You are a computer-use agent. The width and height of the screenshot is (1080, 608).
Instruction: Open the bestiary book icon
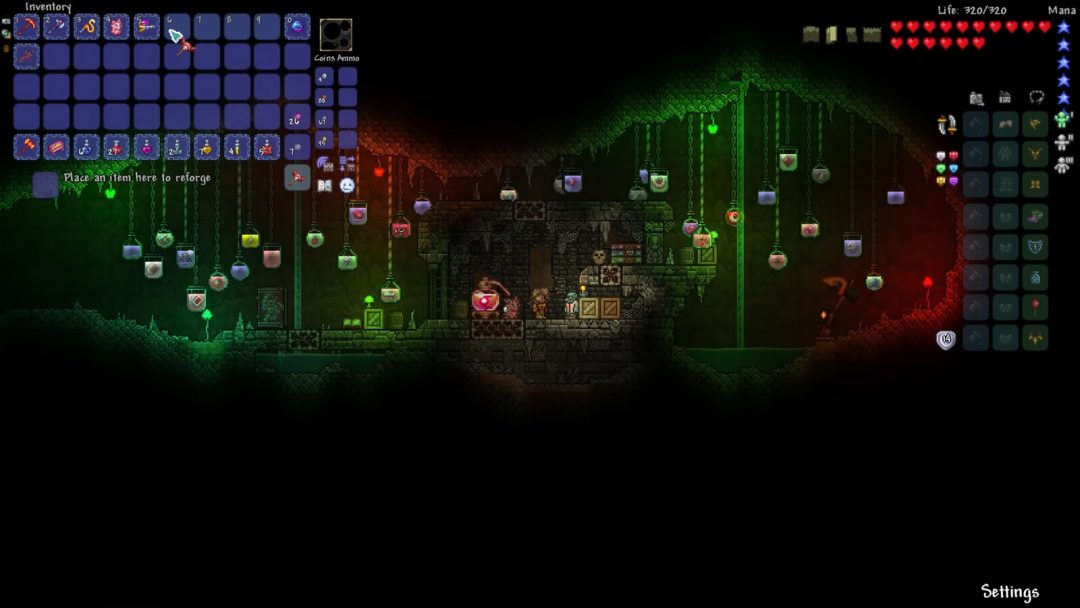point(324,185)
